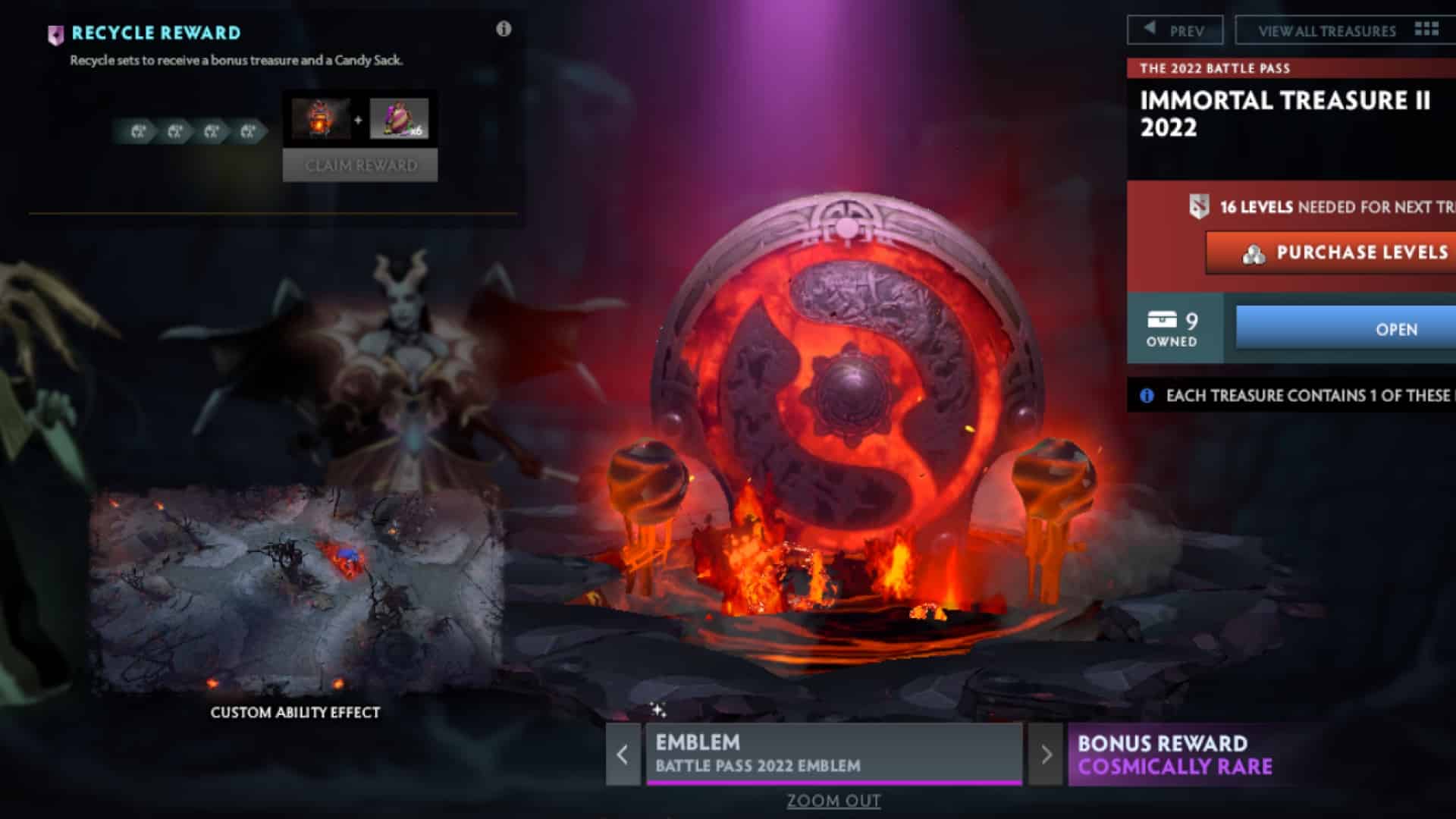
Task: Click the coins icon on the Purchase Levels button
Action: coord(1255,253)
